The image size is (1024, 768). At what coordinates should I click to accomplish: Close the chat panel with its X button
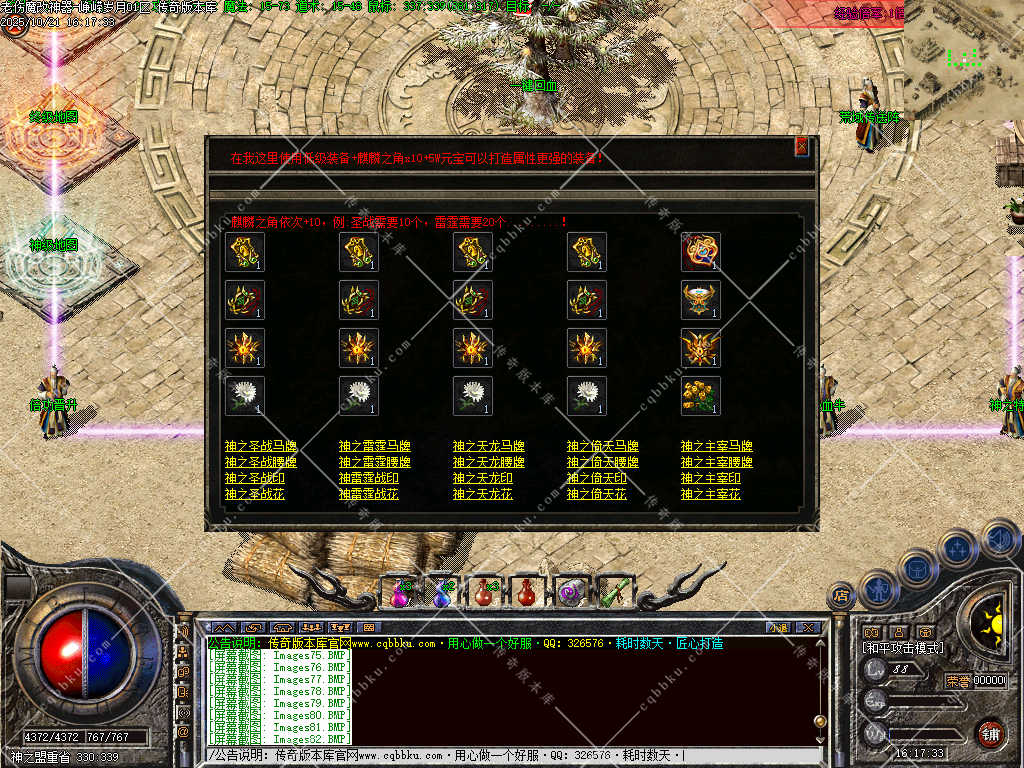(x=809, y=627)
